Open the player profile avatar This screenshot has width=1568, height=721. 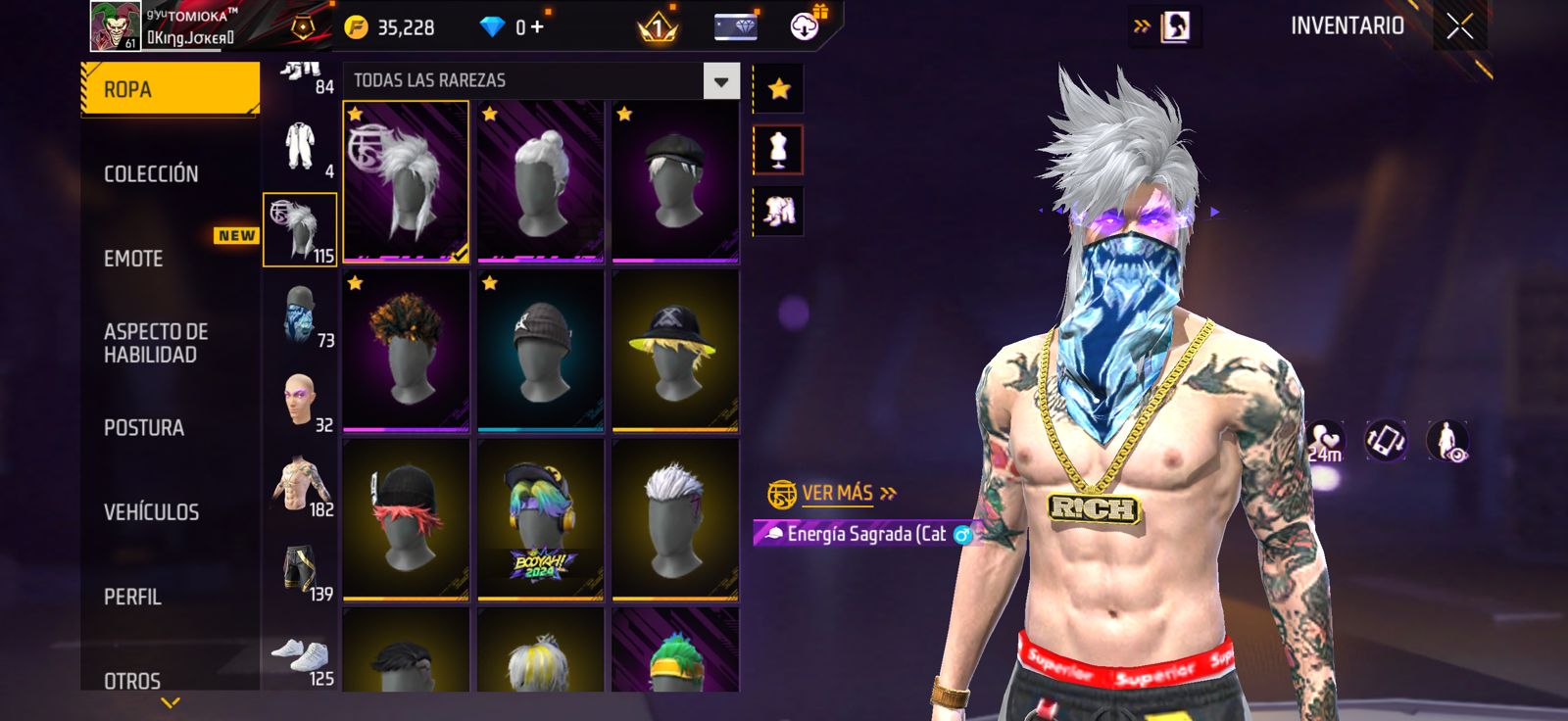[115, 25]
